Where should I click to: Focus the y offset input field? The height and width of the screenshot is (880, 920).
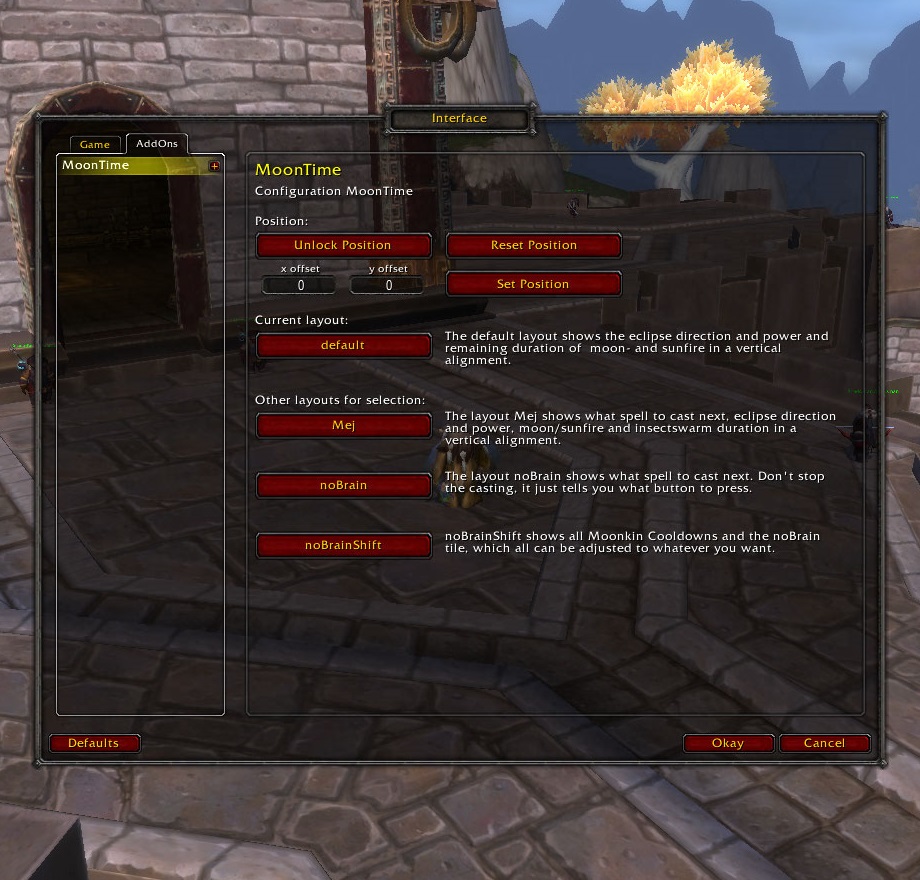(388, 285)
